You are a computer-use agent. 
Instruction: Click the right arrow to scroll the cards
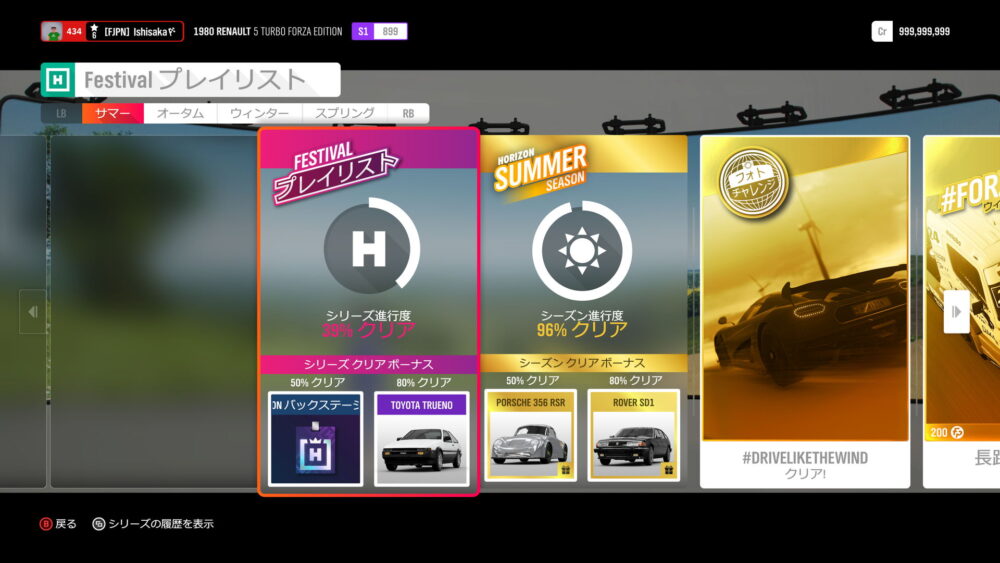point(956,311)
